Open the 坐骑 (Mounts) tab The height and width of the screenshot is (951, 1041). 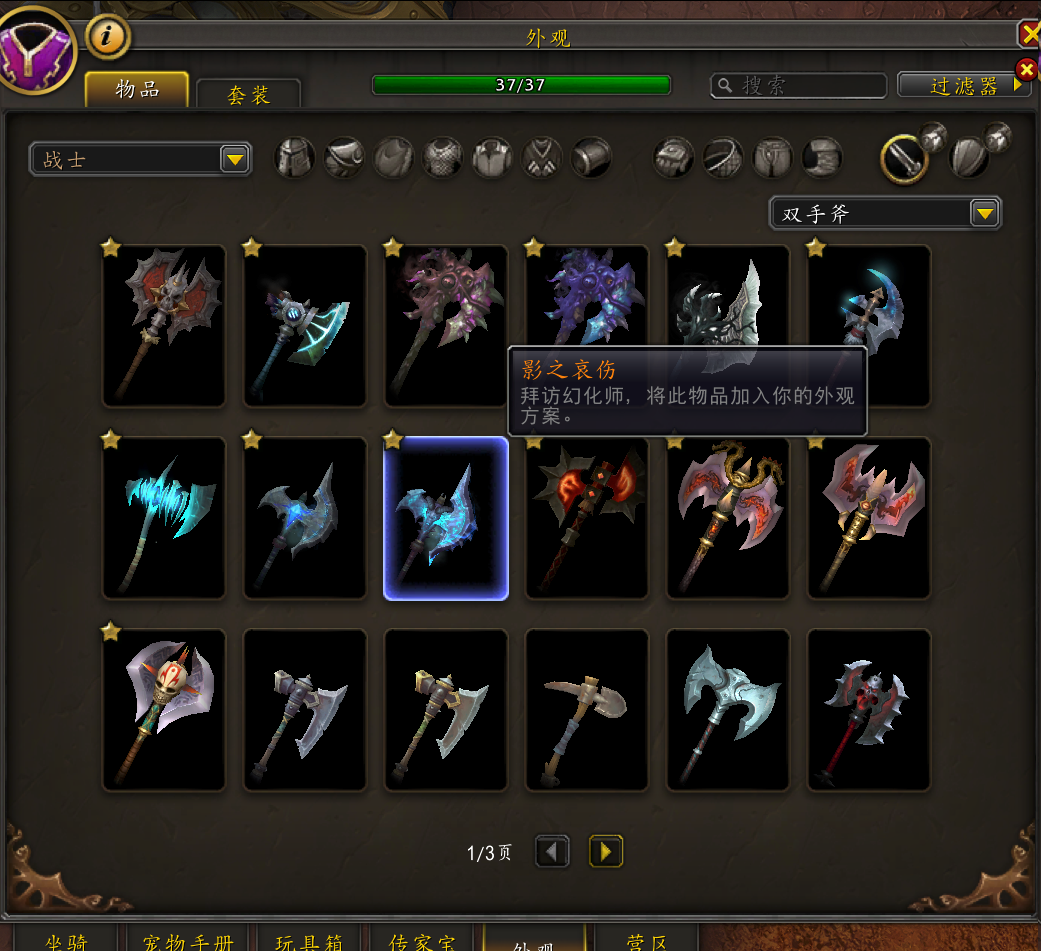[68, 940]
